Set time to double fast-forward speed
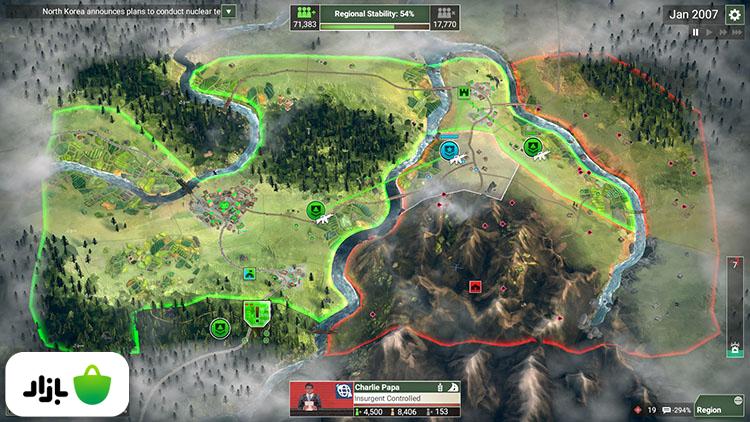This screenshot has width=750, height=422. 722,33
